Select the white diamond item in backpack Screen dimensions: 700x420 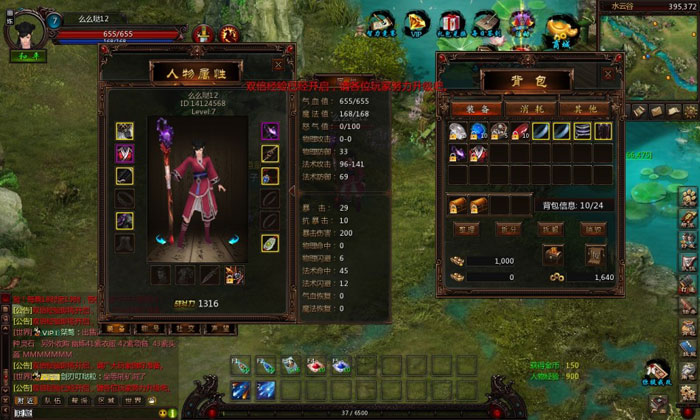tap(457, 131)
